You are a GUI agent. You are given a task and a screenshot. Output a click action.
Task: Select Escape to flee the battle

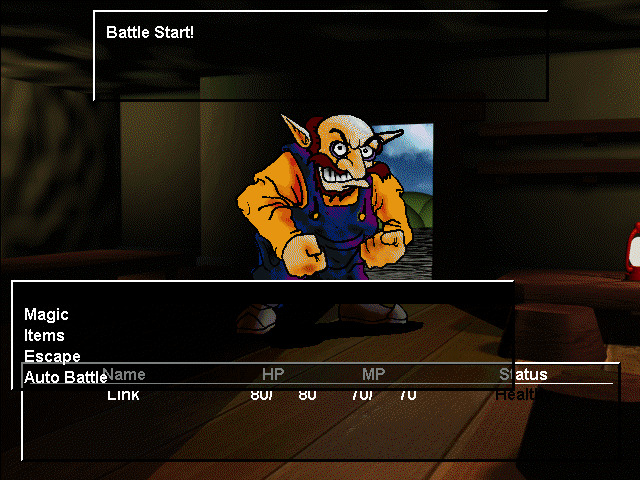pos(52,356)
